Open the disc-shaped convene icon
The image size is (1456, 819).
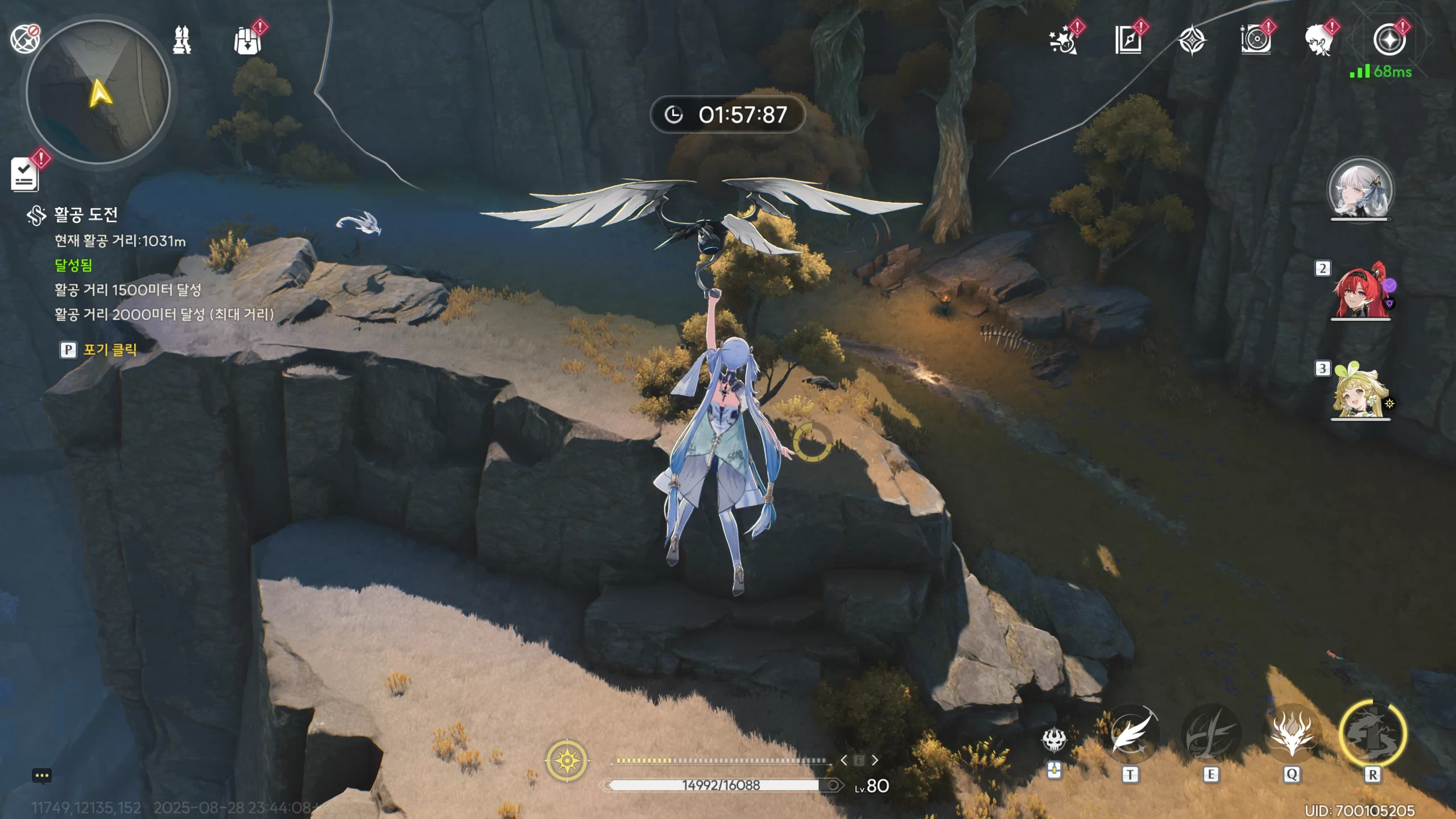pyautogui.click(x=1255, y=41)
